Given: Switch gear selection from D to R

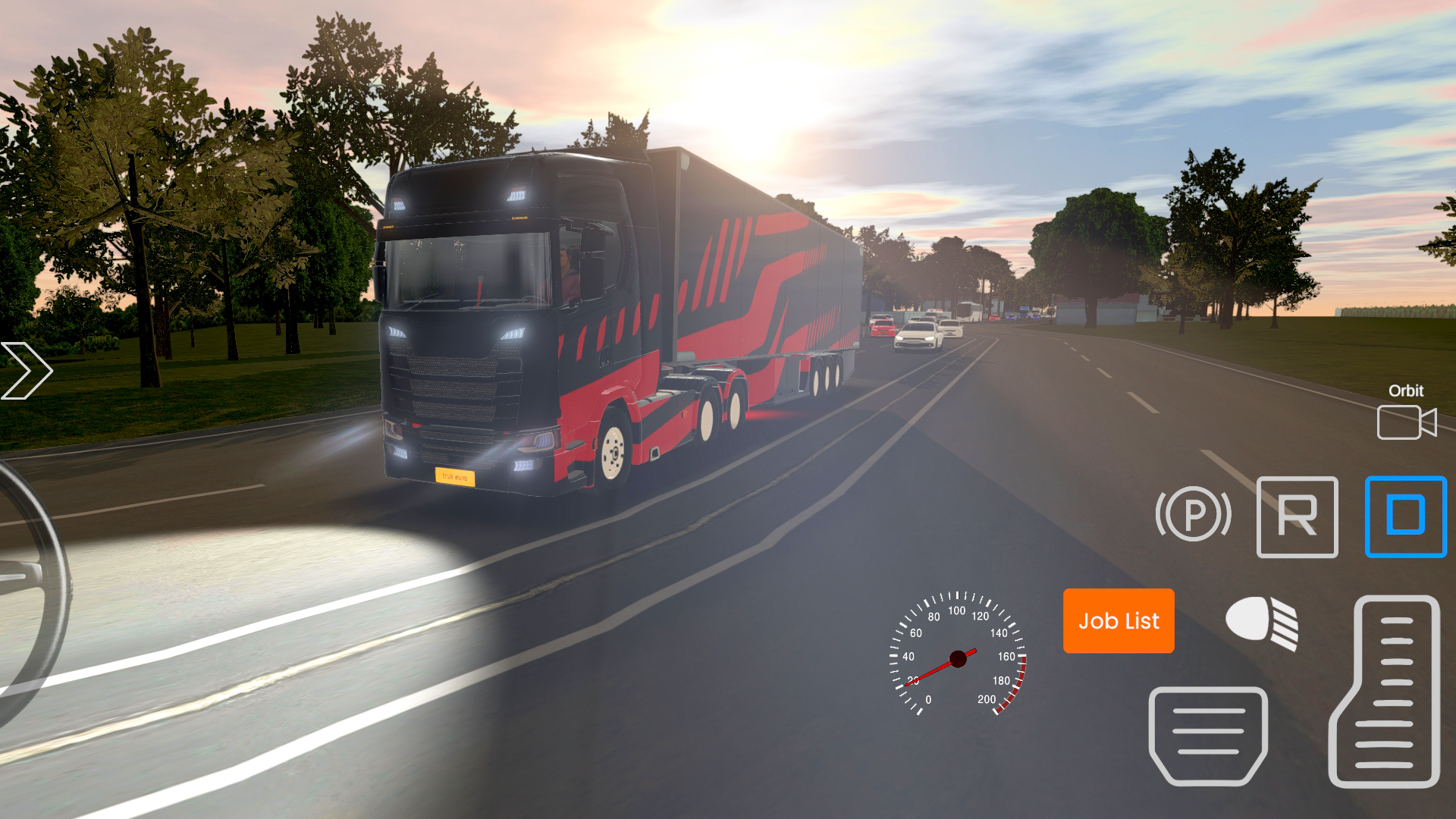Looking at the screenshot, I should click(x=1298, y=516).
